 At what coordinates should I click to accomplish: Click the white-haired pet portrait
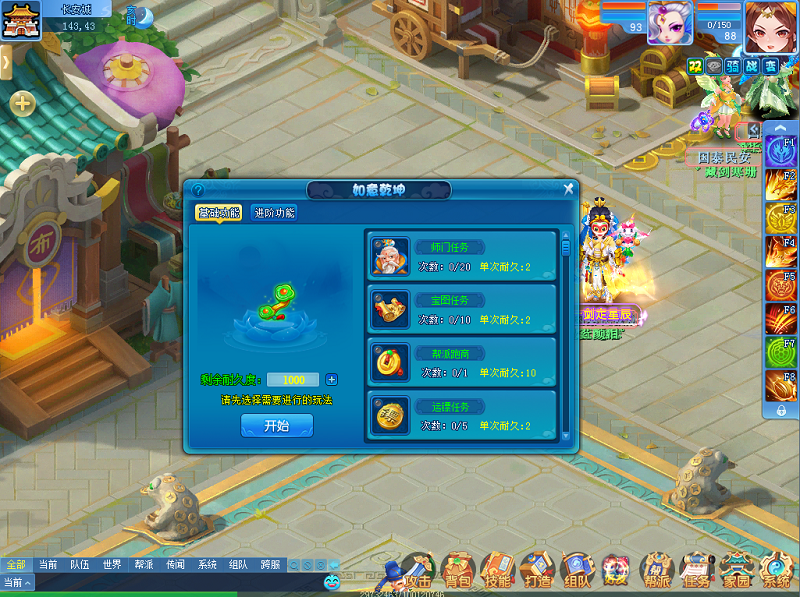coord(670,22)
